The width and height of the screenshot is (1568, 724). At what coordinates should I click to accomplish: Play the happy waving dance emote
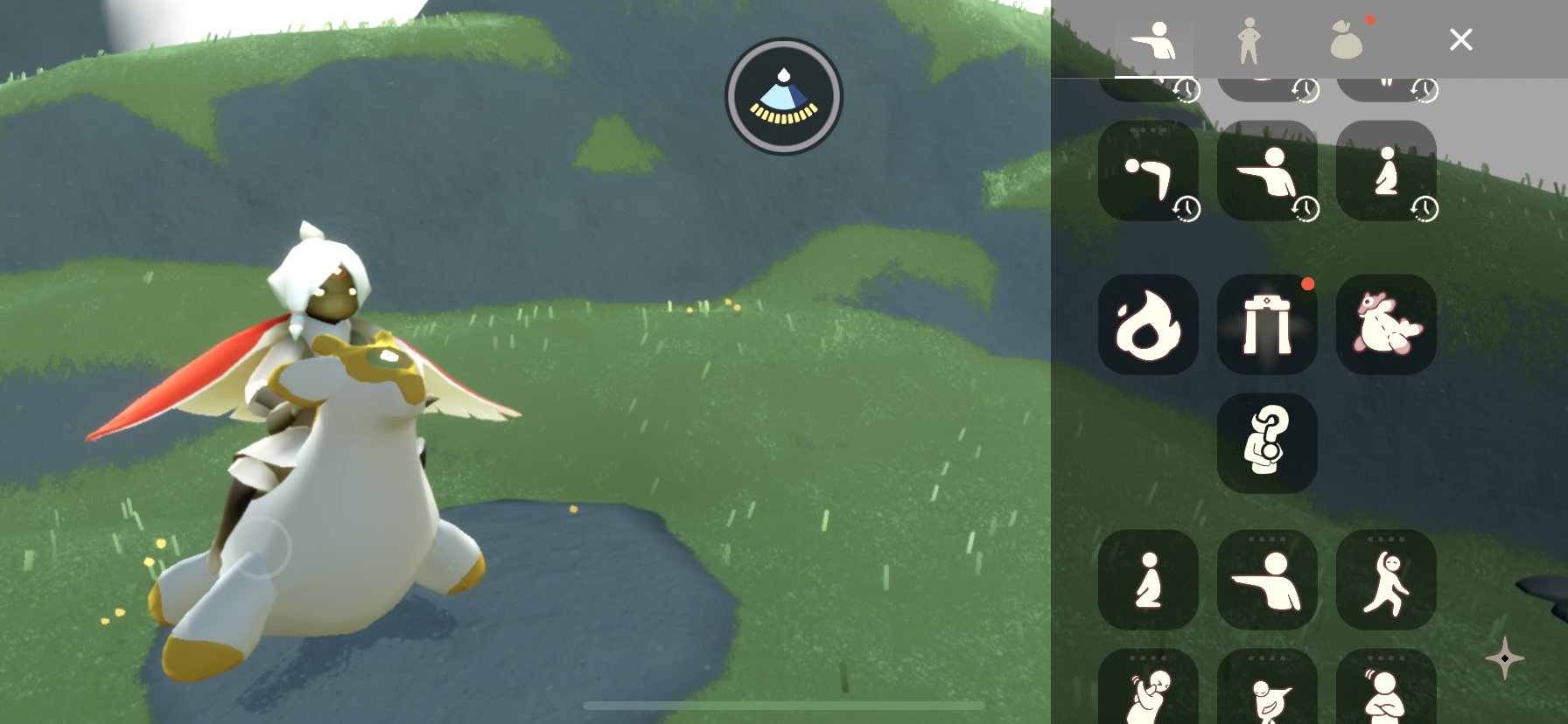[1386, 580]
